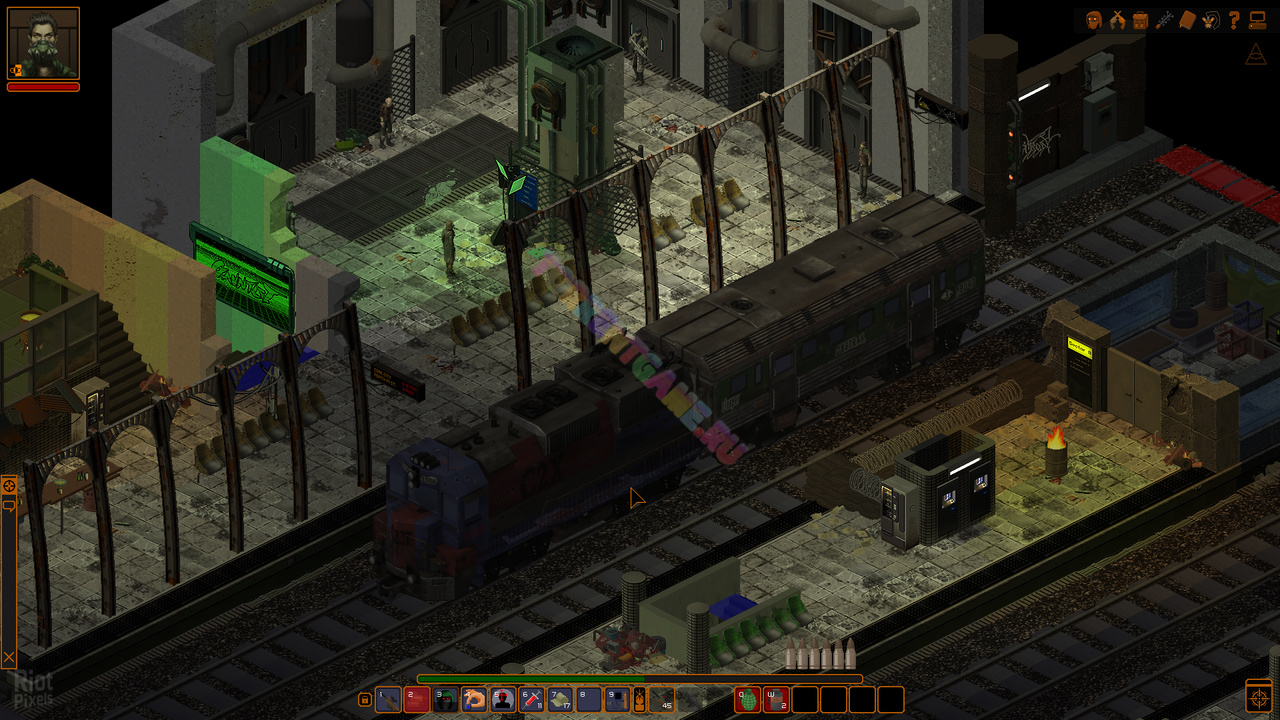This screenshot has width=1280, height=720.
Task: Open the crossed pistols combat stats icon
Action: coord(1118,20)
